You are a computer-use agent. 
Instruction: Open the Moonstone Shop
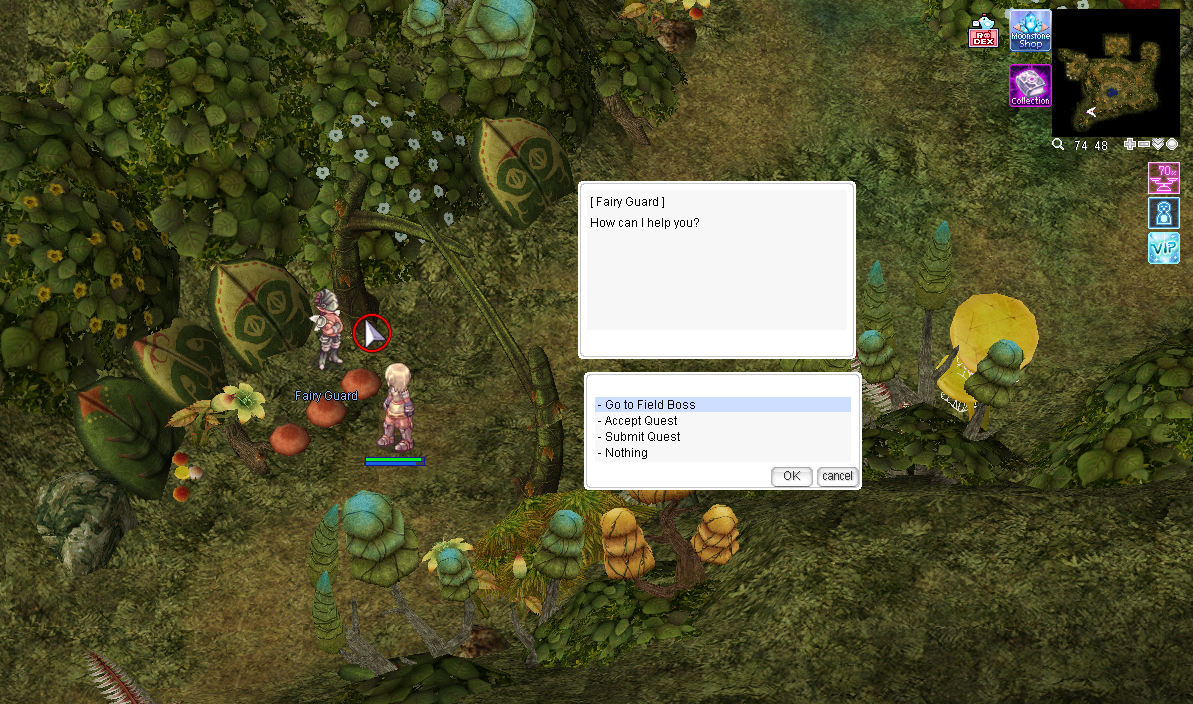[x=1030, y=30]
